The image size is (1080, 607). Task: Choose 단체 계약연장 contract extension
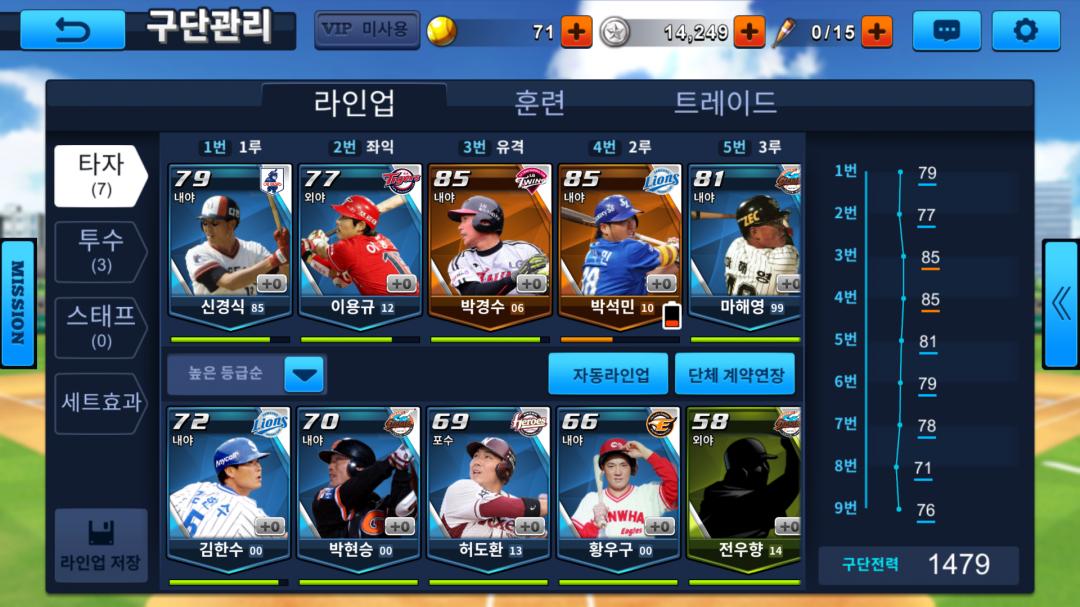(x=735, y=375)
